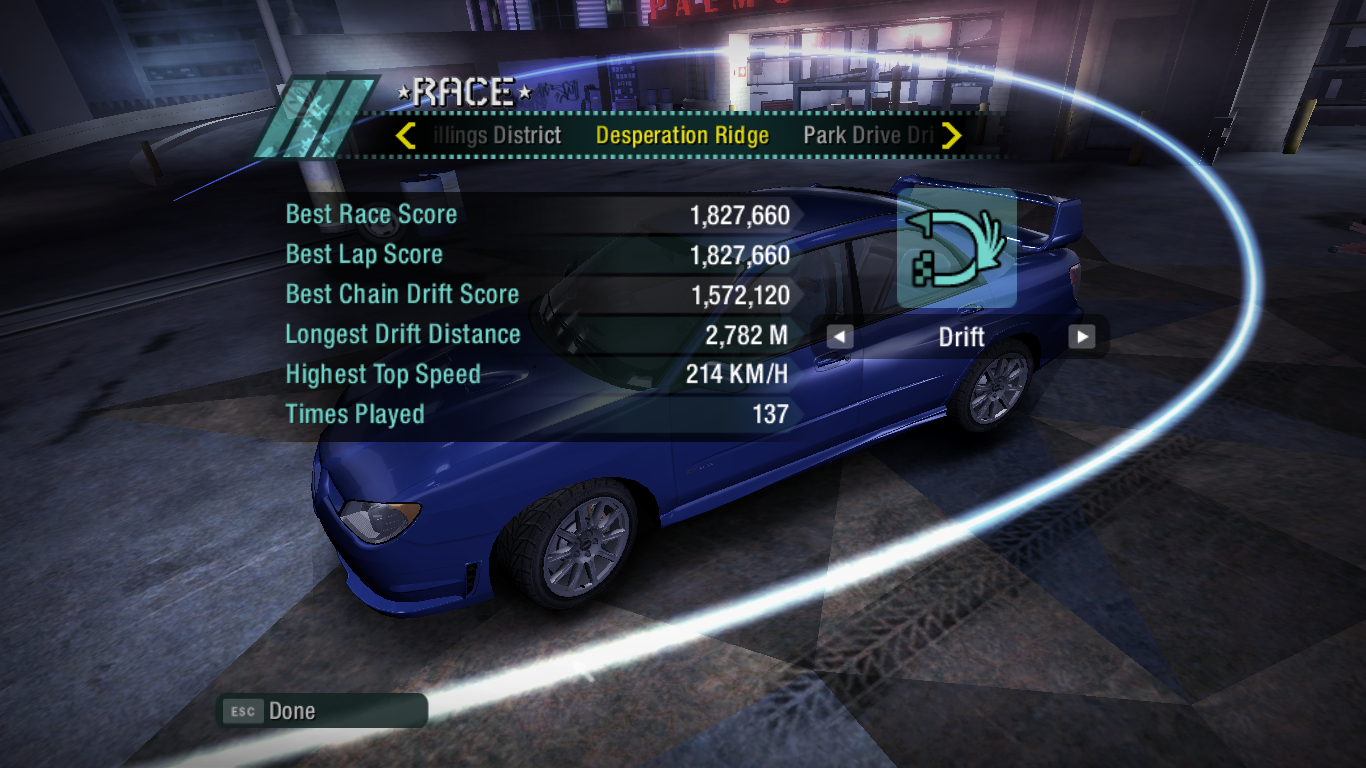Click Done to exit the stats screen
Viewport: 1366px width, 768px height.
pos(291,711)
